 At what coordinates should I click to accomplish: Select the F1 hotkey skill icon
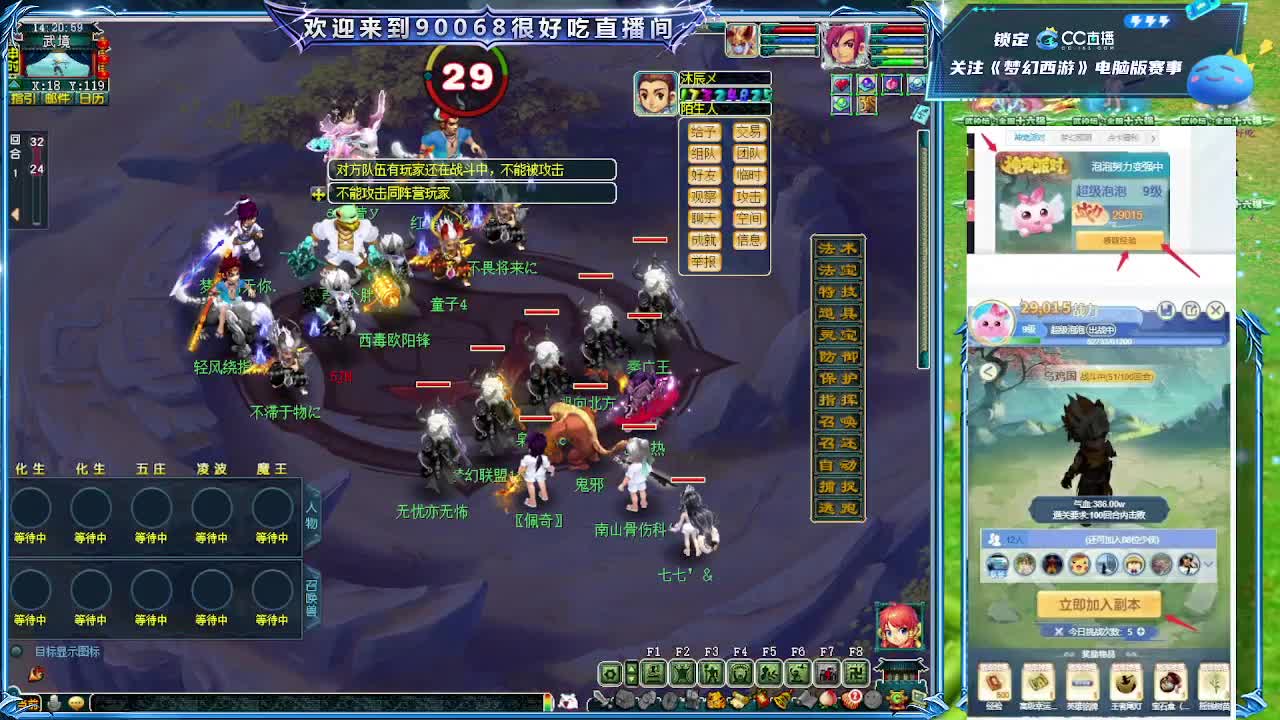[654, 673]
